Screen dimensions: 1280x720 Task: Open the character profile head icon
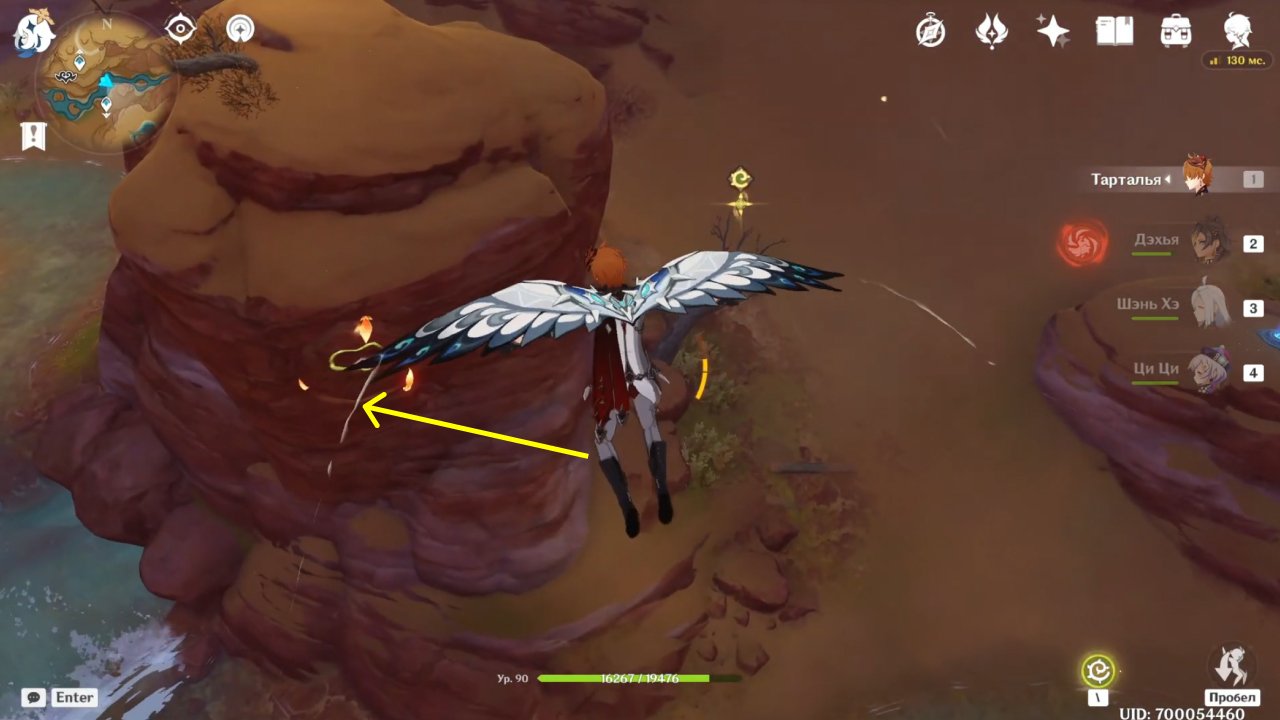coord(1238,32)
